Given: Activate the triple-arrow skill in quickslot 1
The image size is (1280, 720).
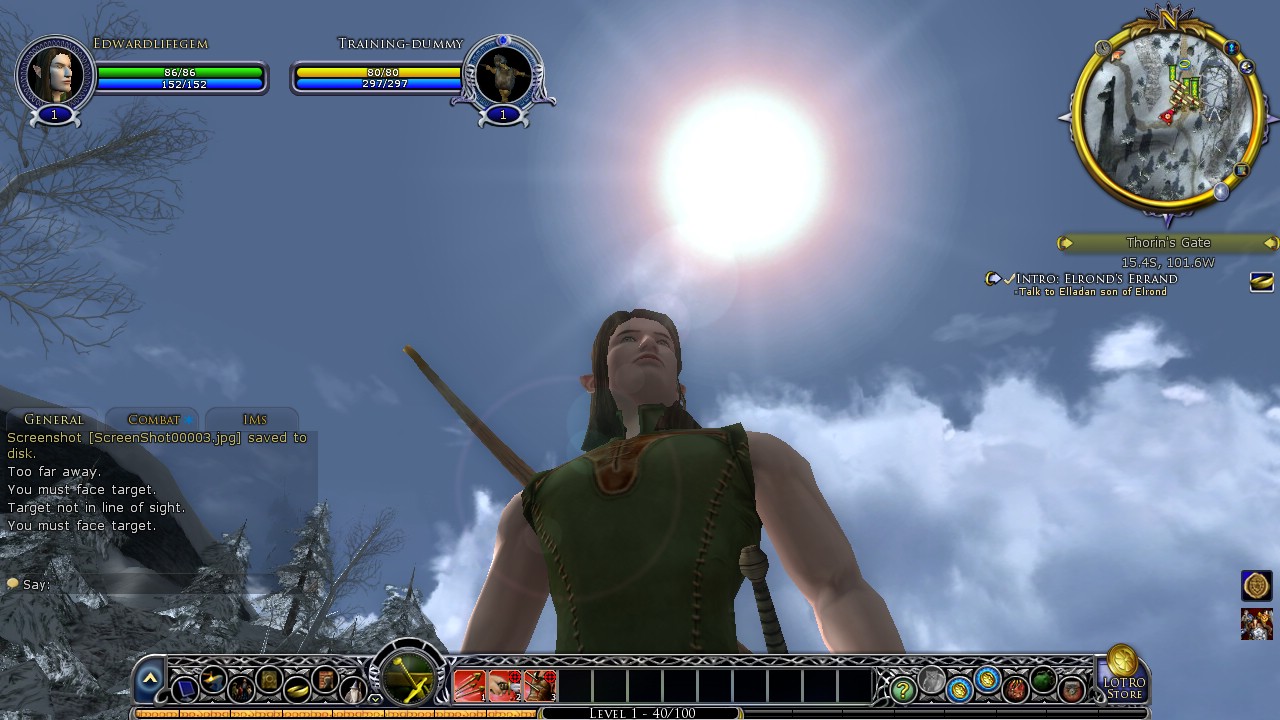Looking at the screenshot, I should (x=469, y=686).
